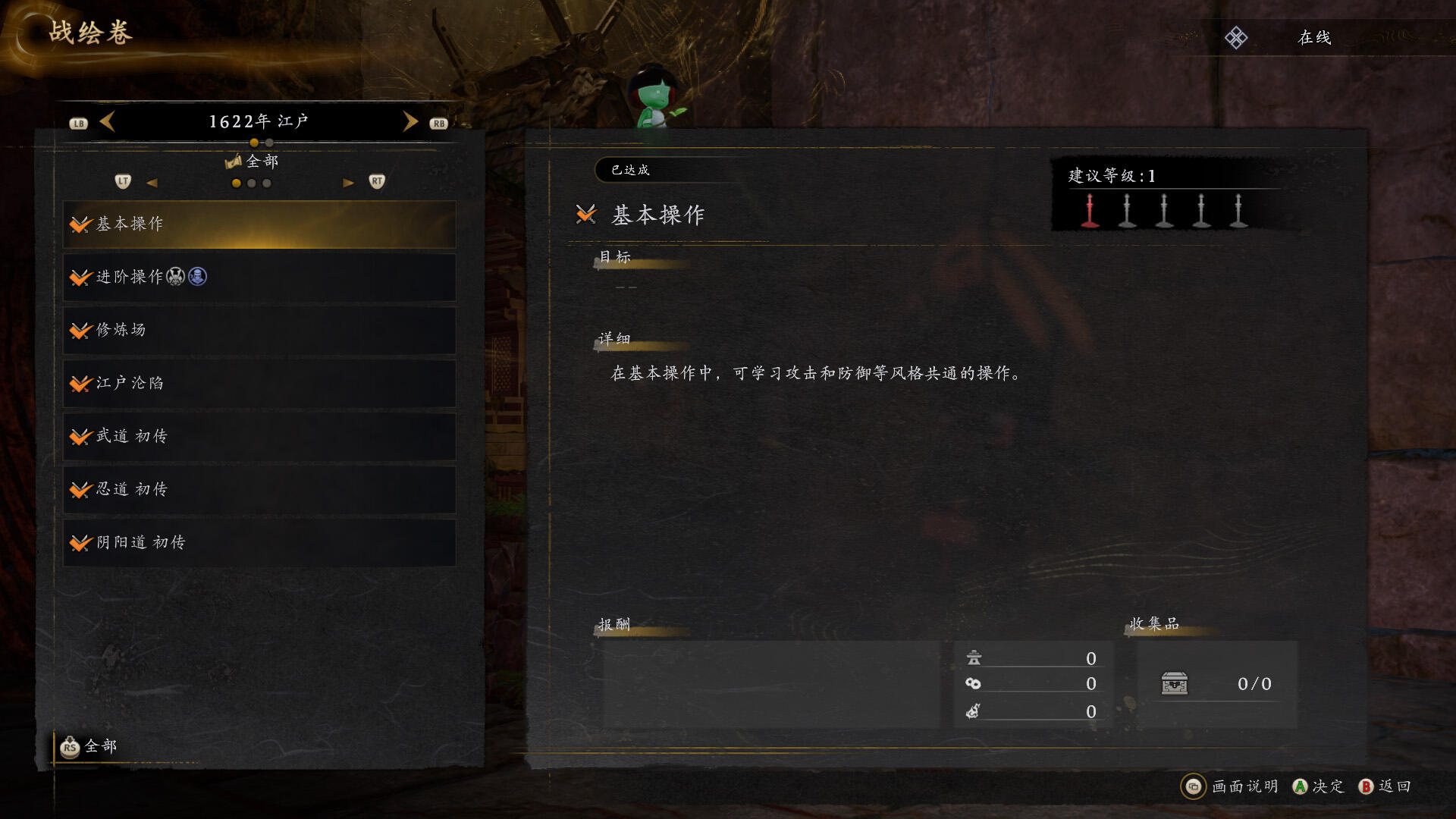1456x819 pixels.
Task: Click the 在线 online status indicator
Action: [1314, 38]
